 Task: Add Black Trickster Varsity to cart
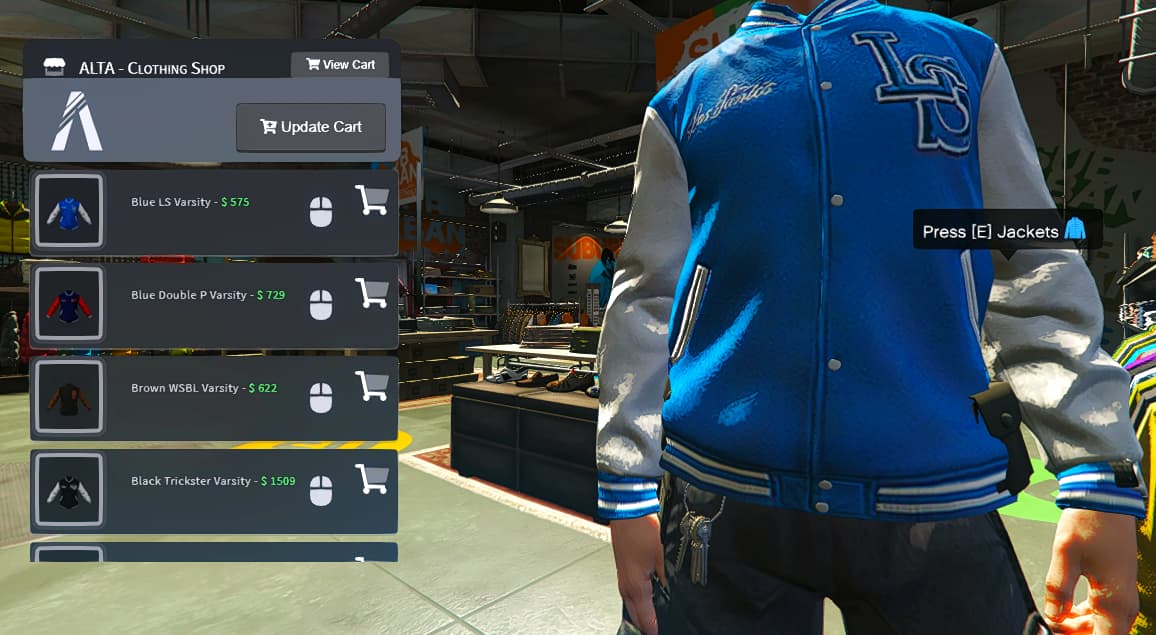372,480
